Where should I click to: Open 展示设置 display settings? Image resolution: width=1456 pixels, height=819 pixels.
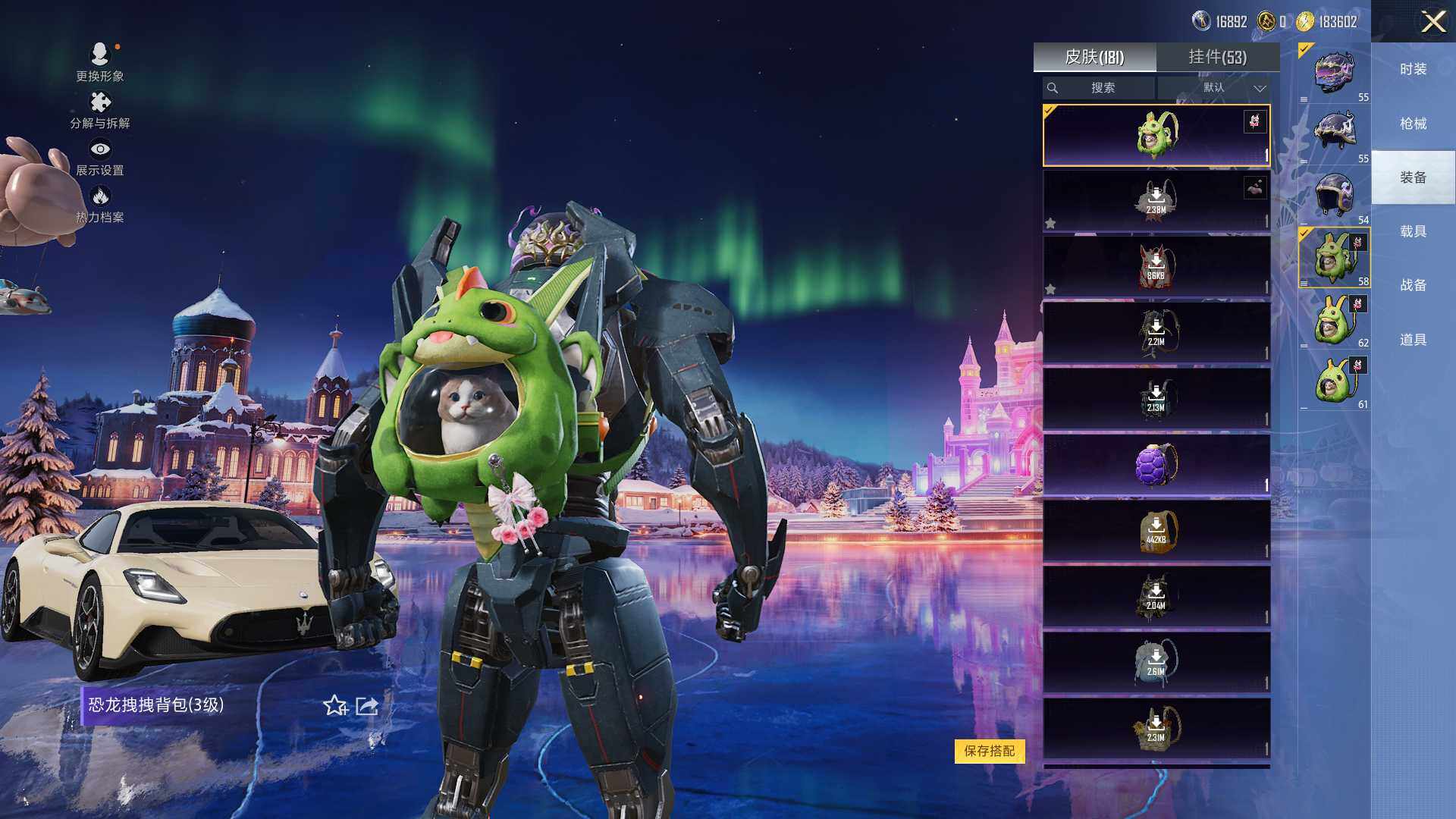(x=99, y=157)
